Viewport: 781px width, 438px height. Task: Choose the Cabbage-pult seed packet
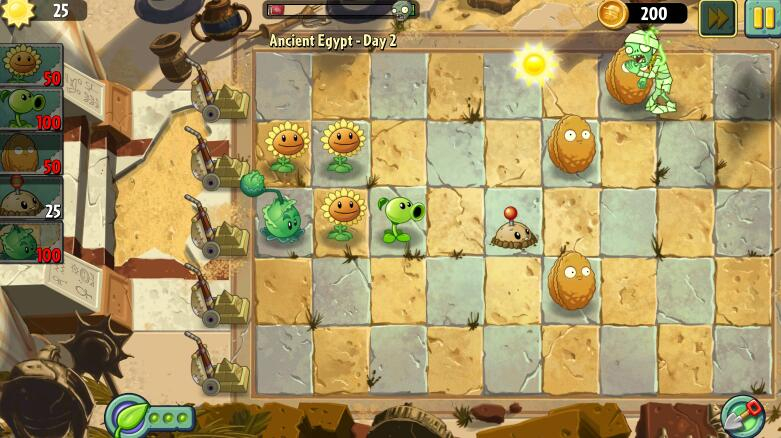[30, 241]
